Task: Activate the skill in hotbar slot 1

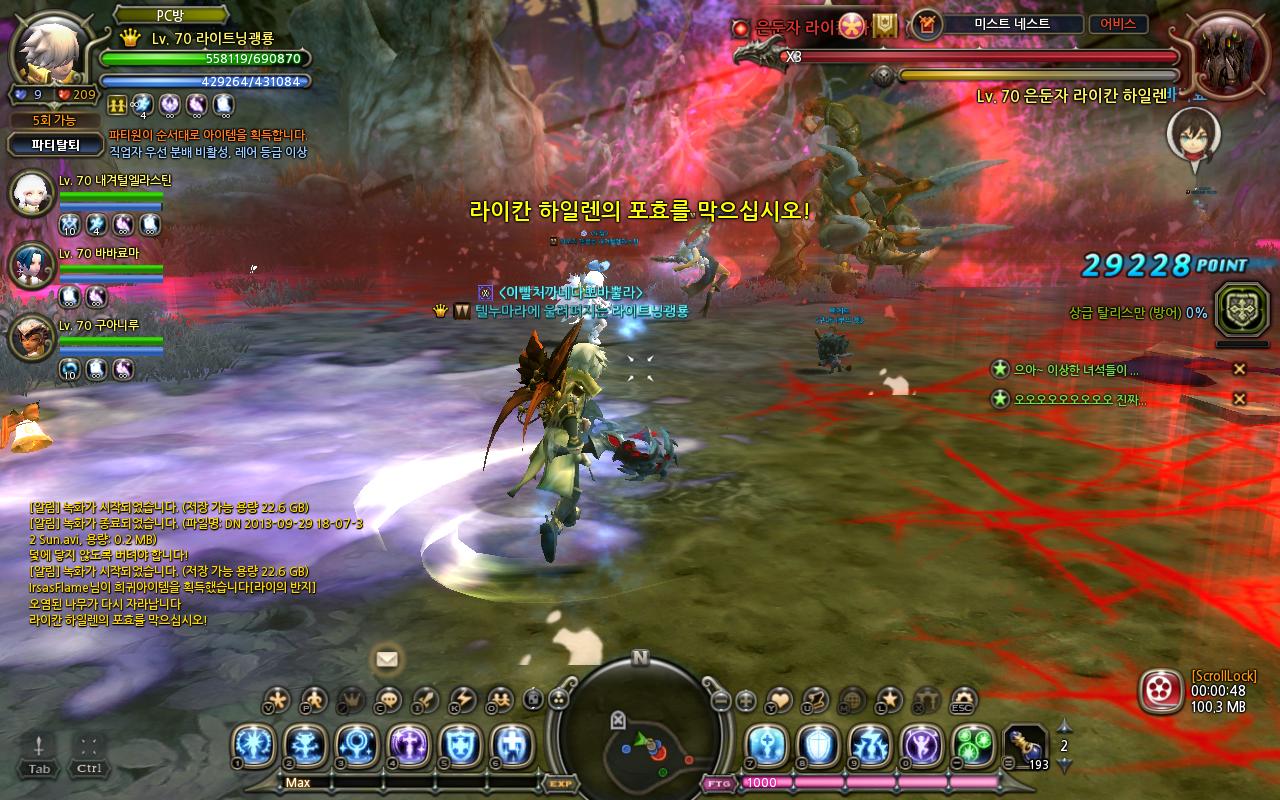Action: point(254,746)
